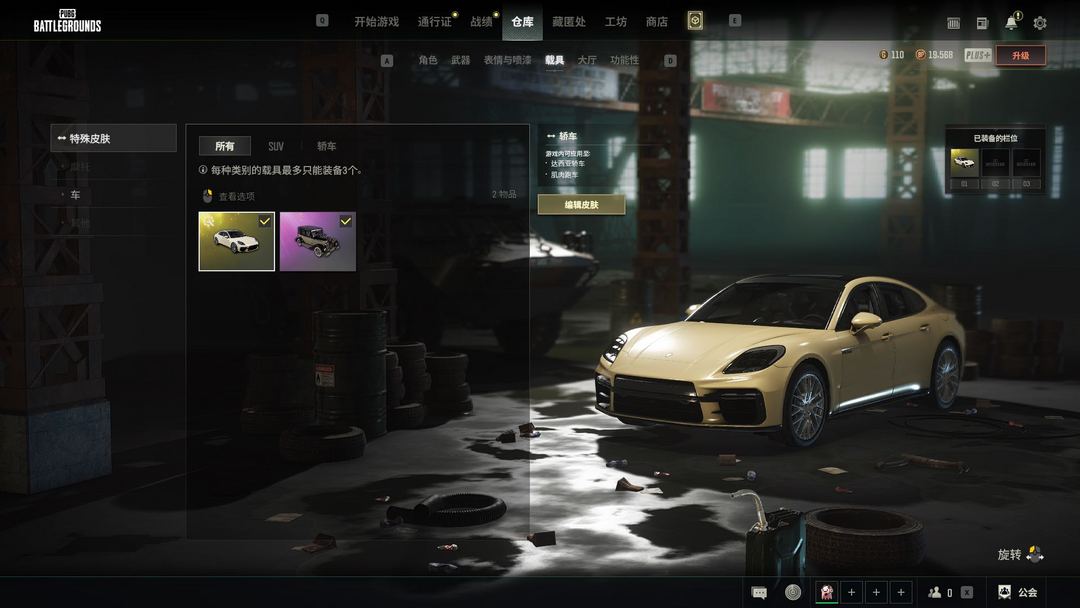Open the 战绩 career page
The image size is (1080, 608).
click(x=482, y=22)
